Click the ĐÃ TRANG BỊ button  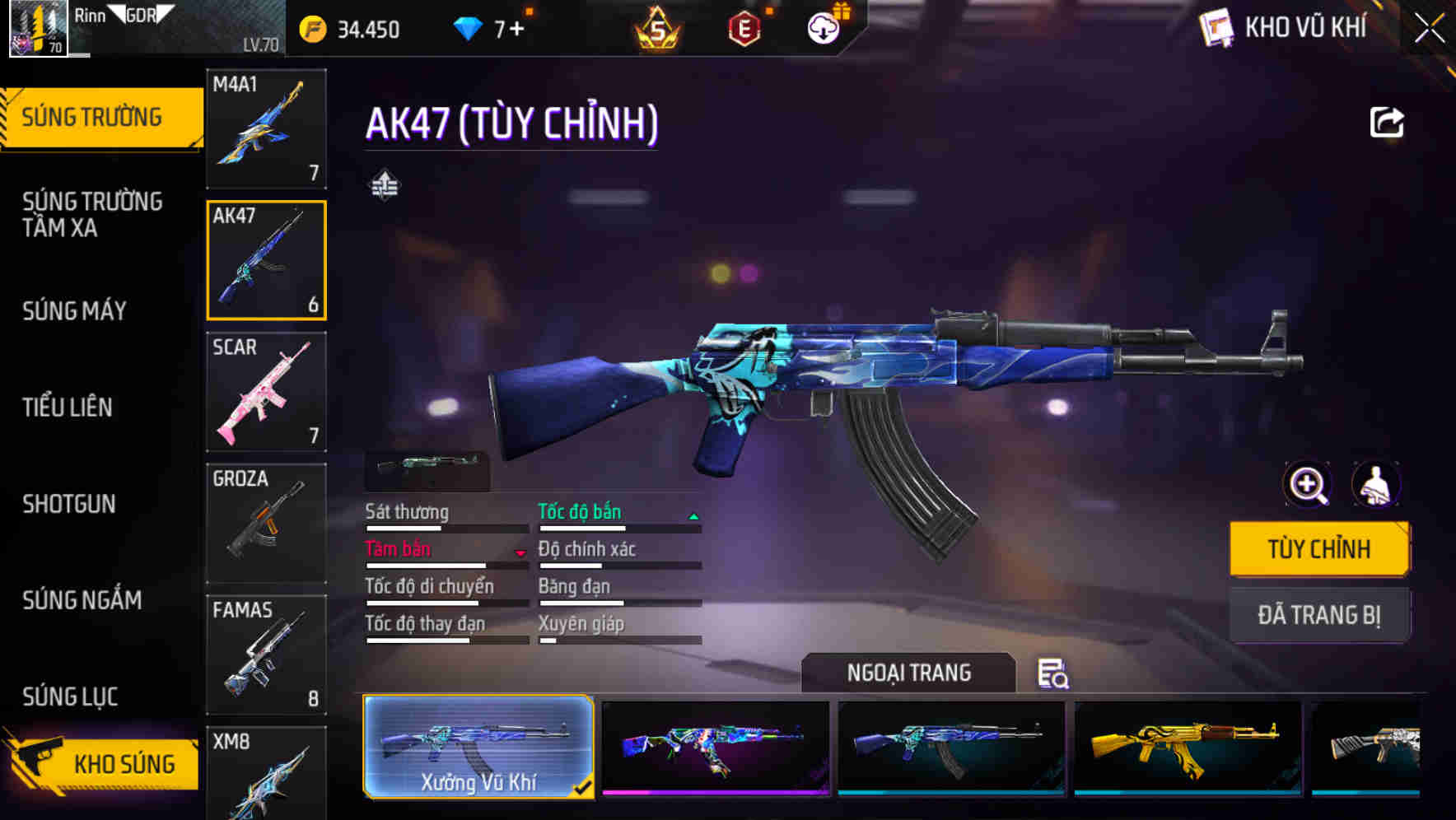click(x=1319, y=615)
